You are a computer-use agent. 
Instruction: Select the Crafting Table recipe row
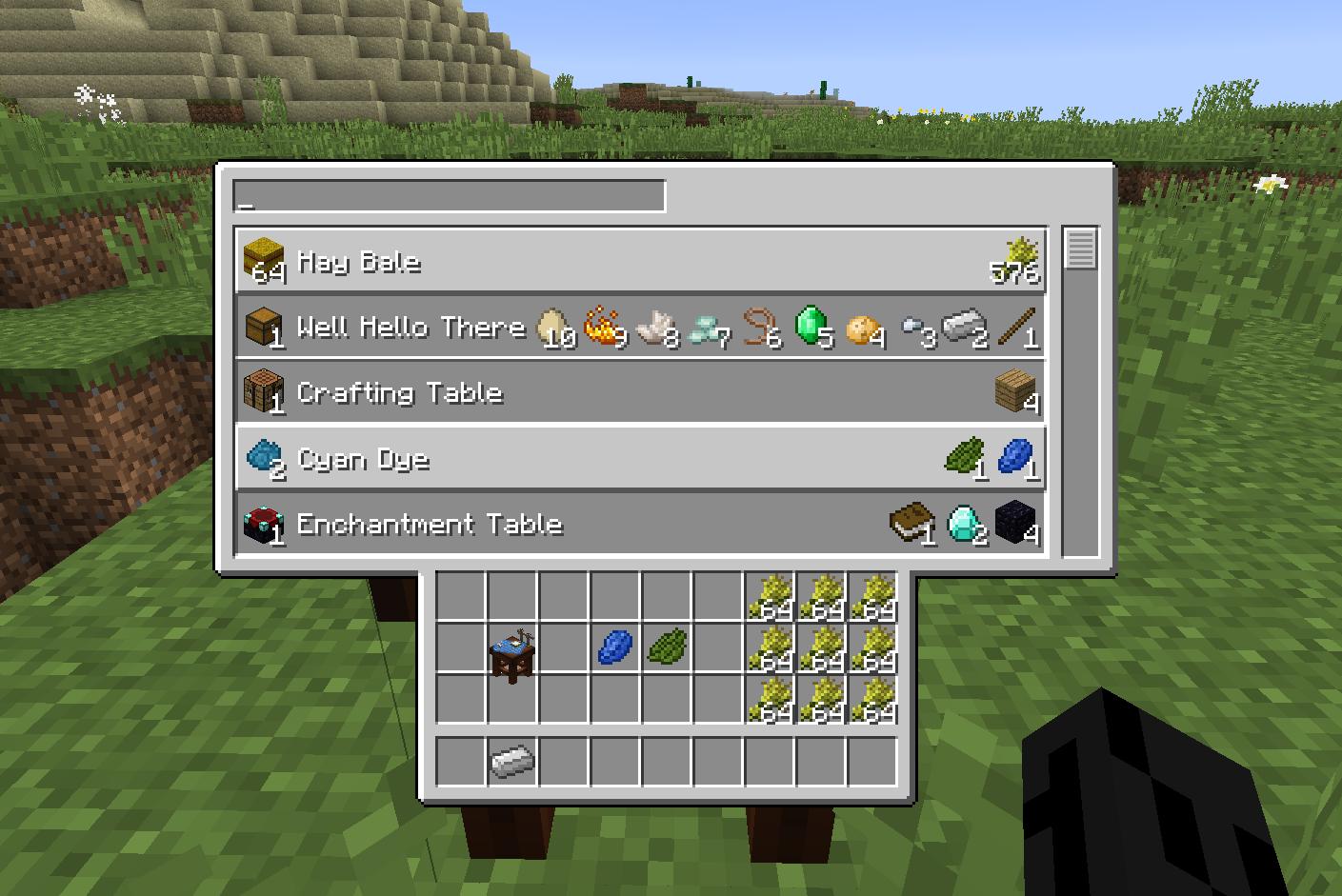pyautogui.click(x=640, y=392)
